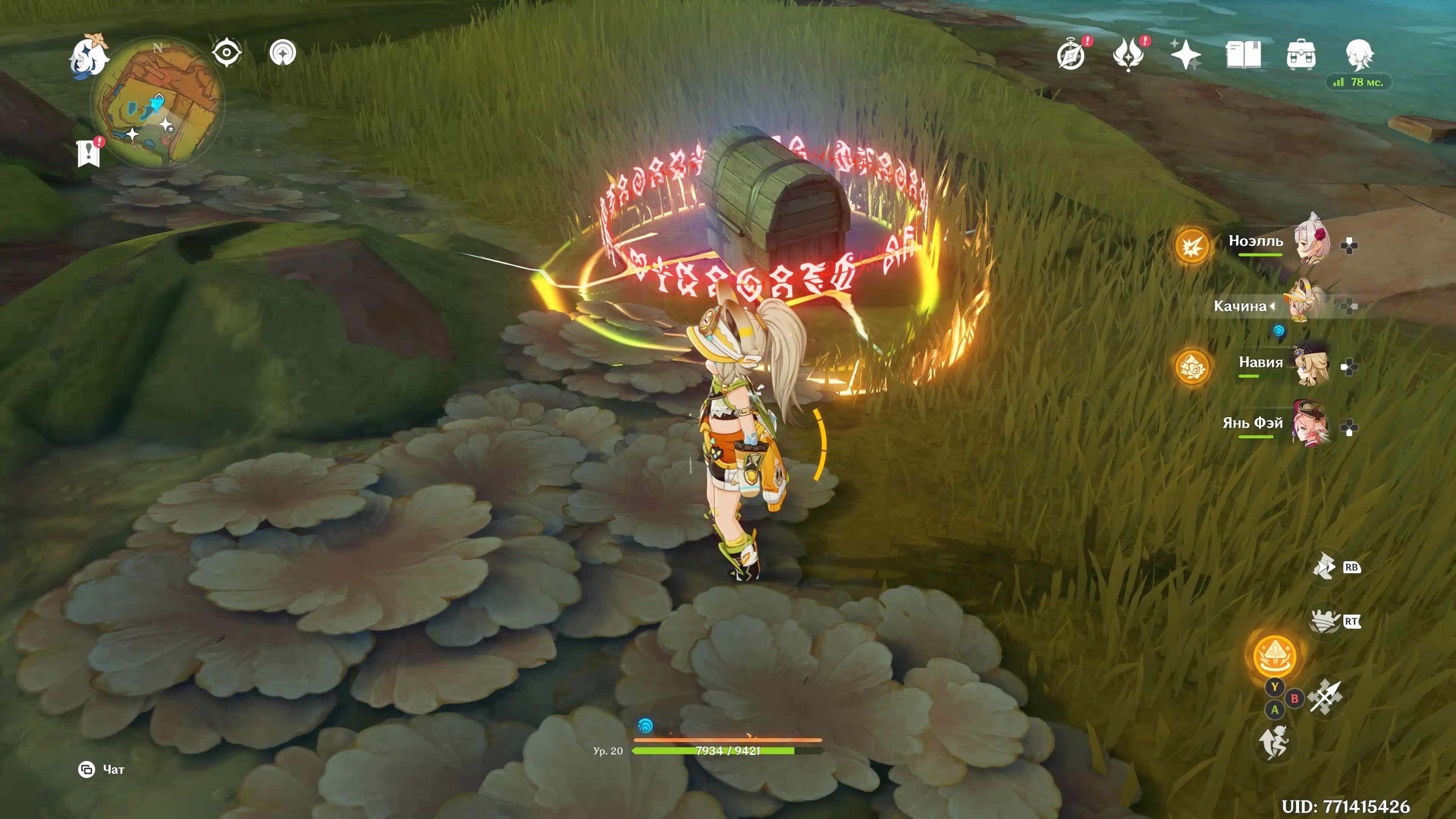Activate Kachina's orange elemental skill
Viewport: 1456px width, 819px height.
click(1274, 656)
